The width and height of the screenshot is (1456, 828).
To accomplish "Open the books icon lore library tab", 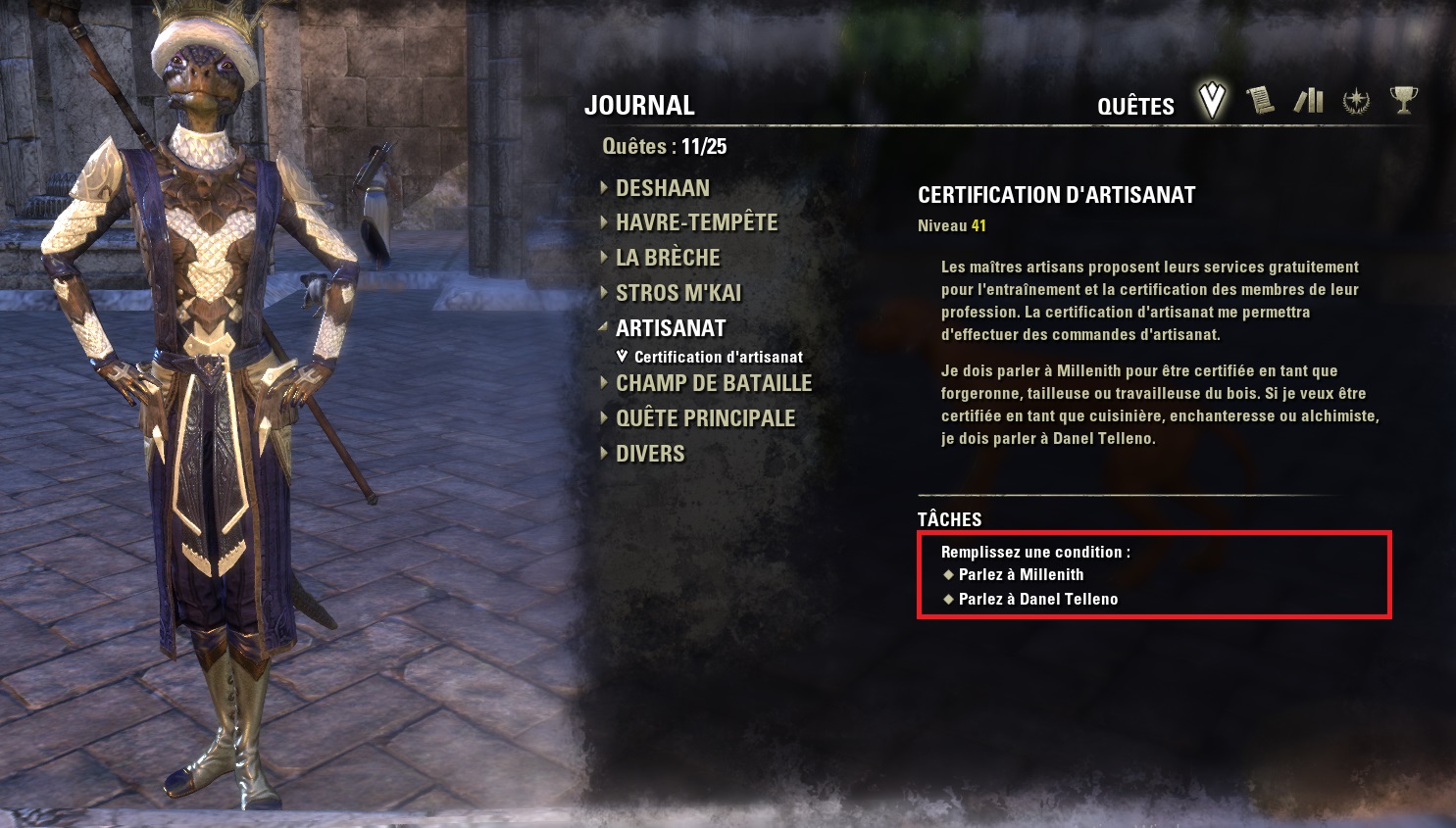I will coord(1309,100).
